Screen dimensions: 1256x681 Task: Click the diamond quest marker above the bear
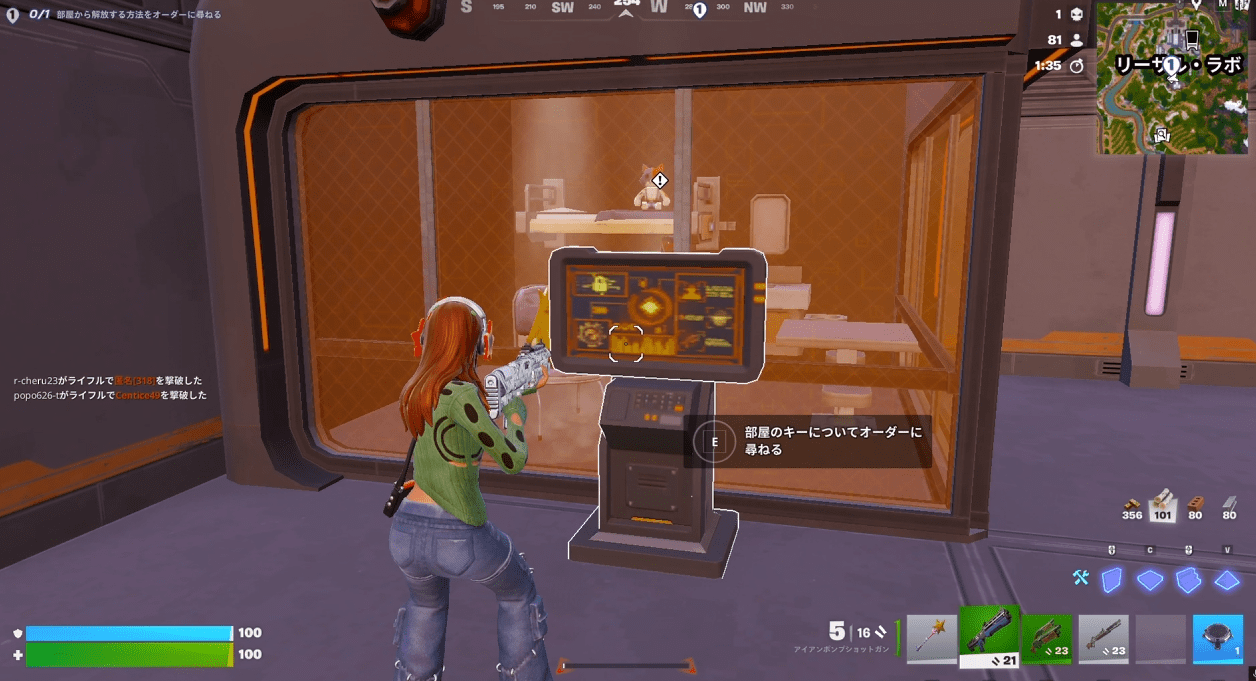point(660,180)
